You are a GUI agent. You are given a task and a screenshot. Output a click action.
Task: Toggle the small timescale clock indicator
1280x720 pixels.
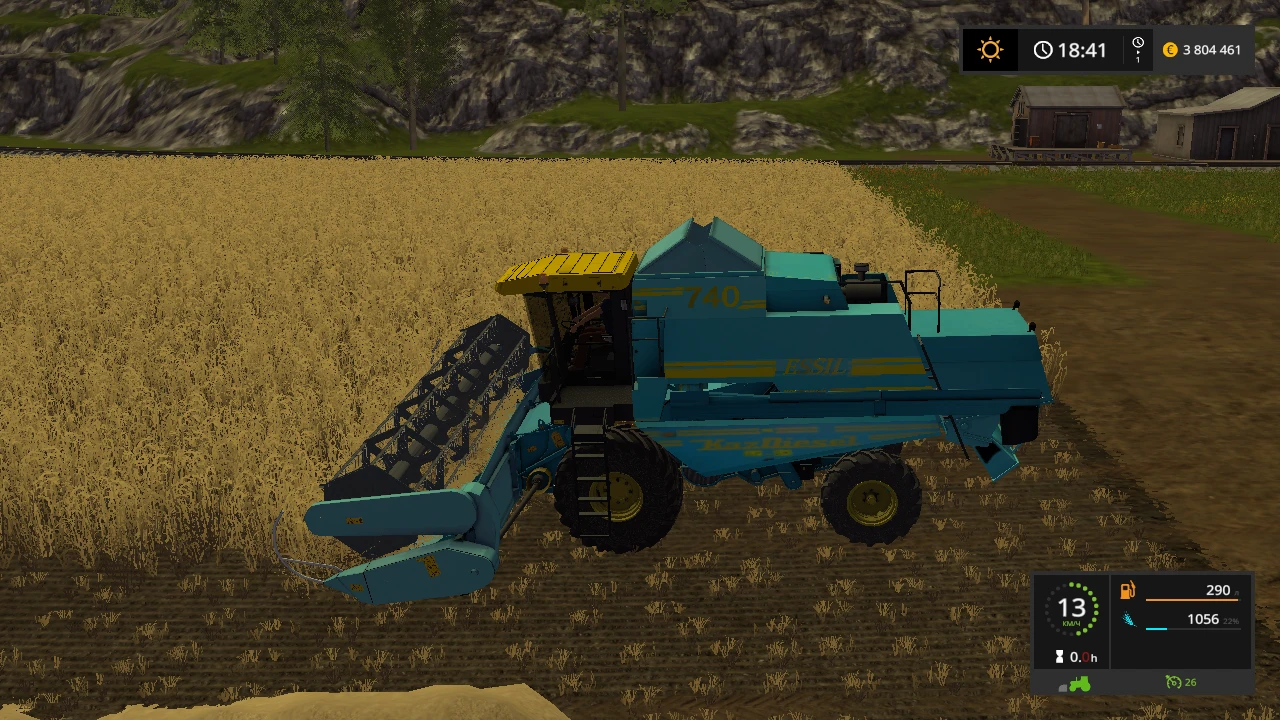click(1138, 42)
